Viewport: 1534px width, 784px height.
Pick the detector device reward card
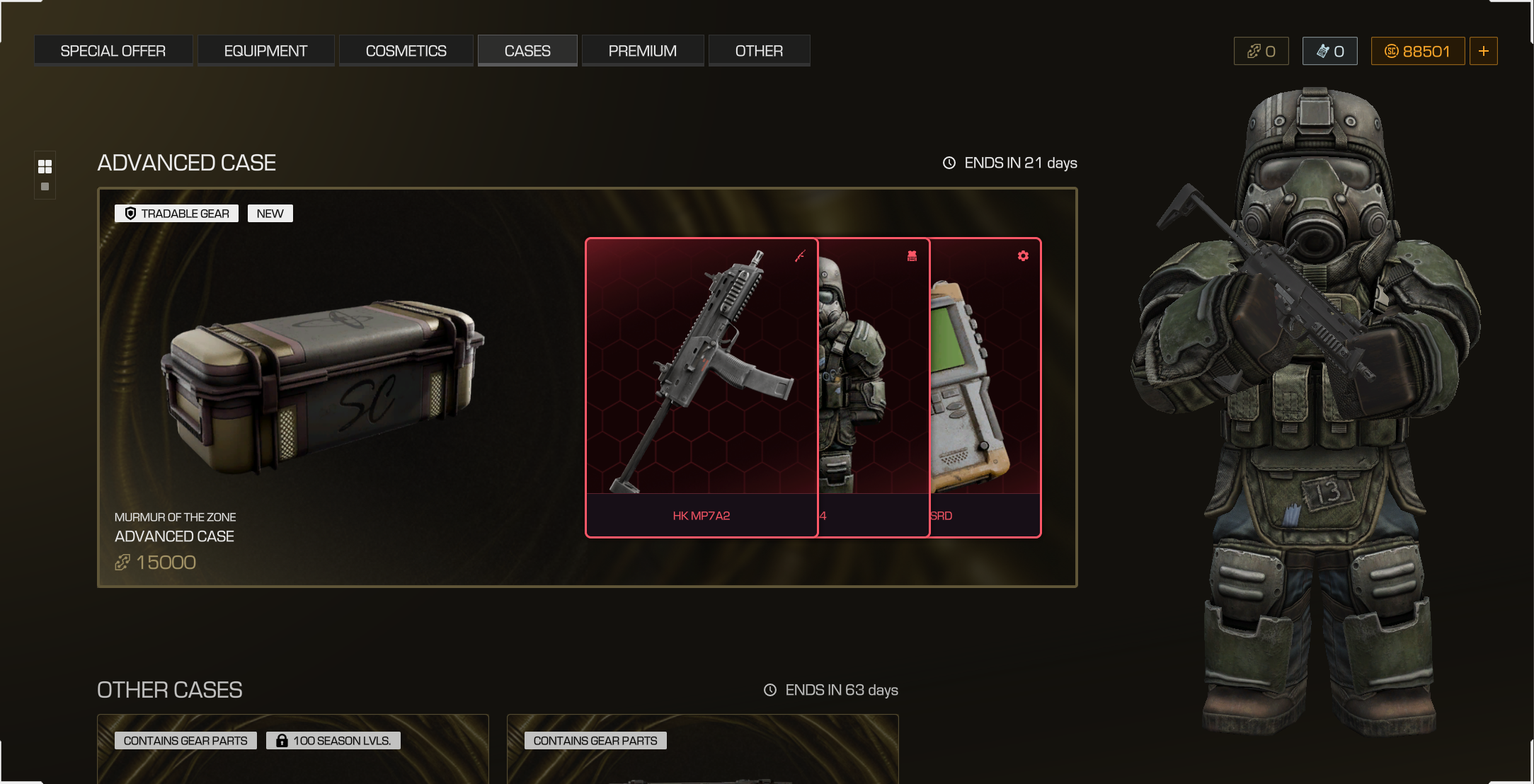985,387
